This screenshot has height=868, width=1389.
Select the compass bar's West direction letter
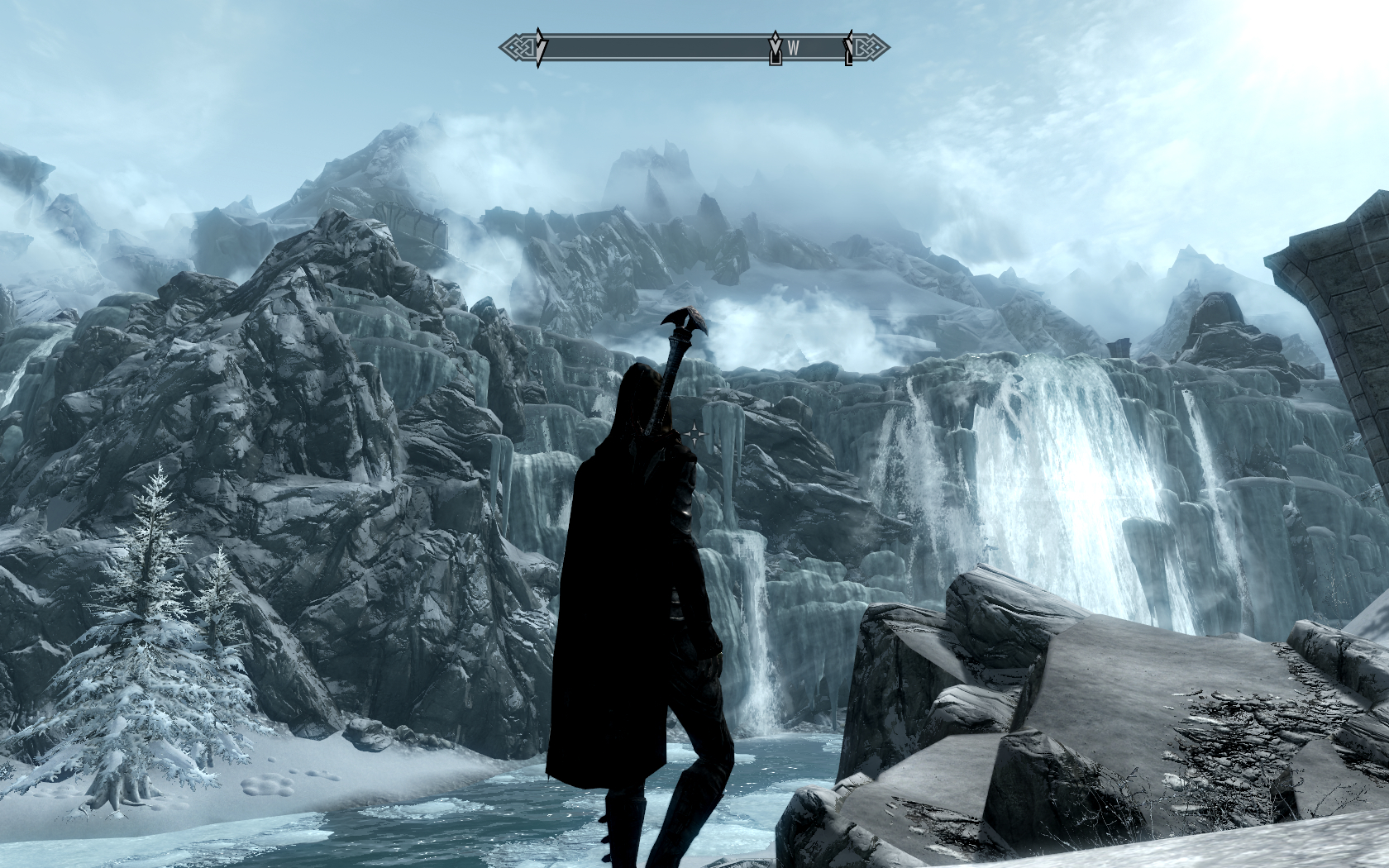point(794,48)
